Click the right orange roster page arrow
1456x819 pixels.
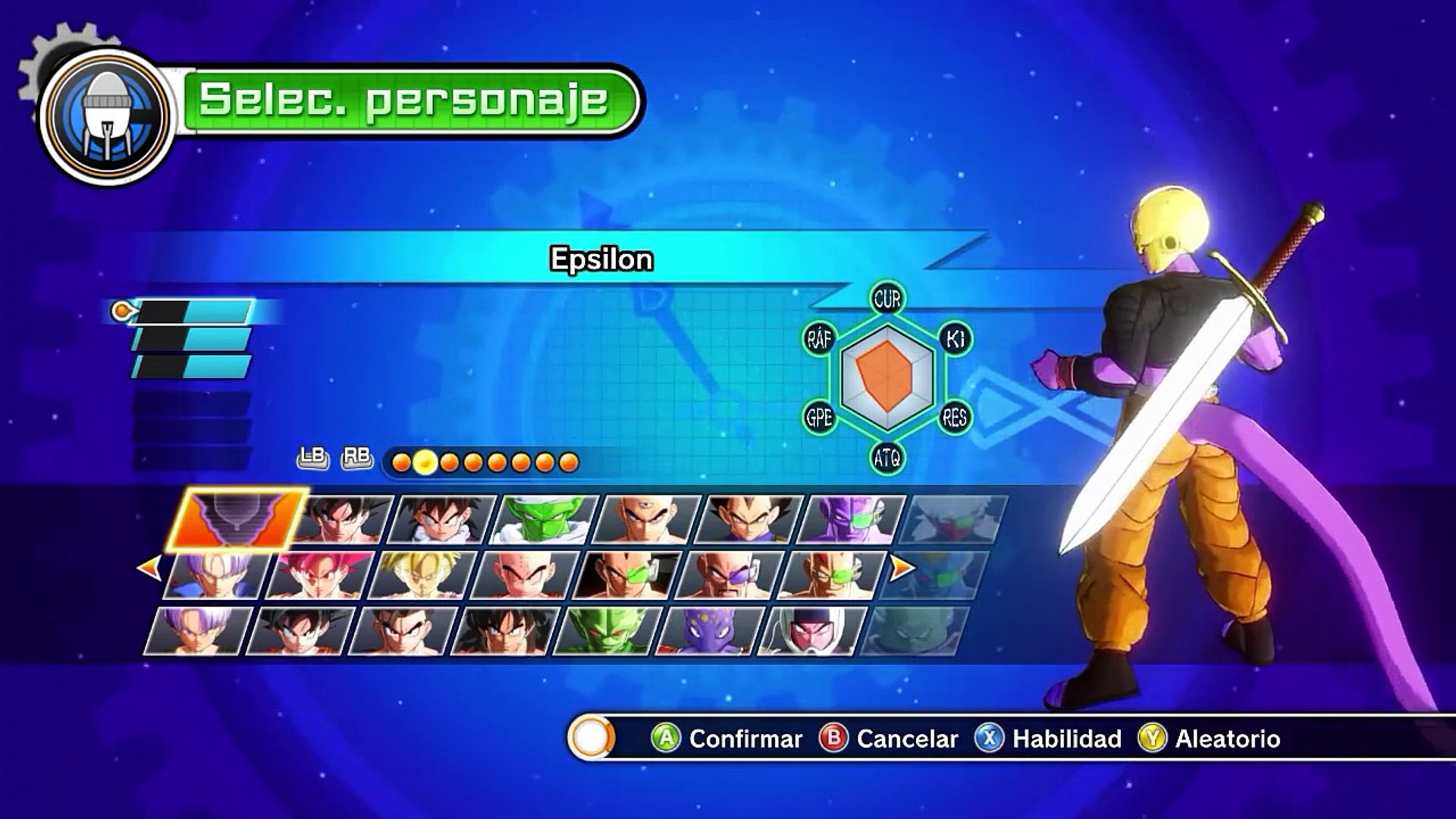coord(902,566)
